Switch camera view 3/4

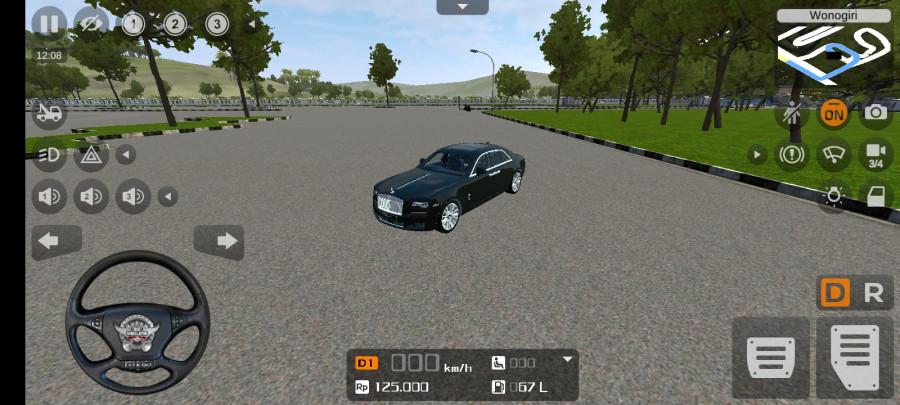(x=875, y=154)
